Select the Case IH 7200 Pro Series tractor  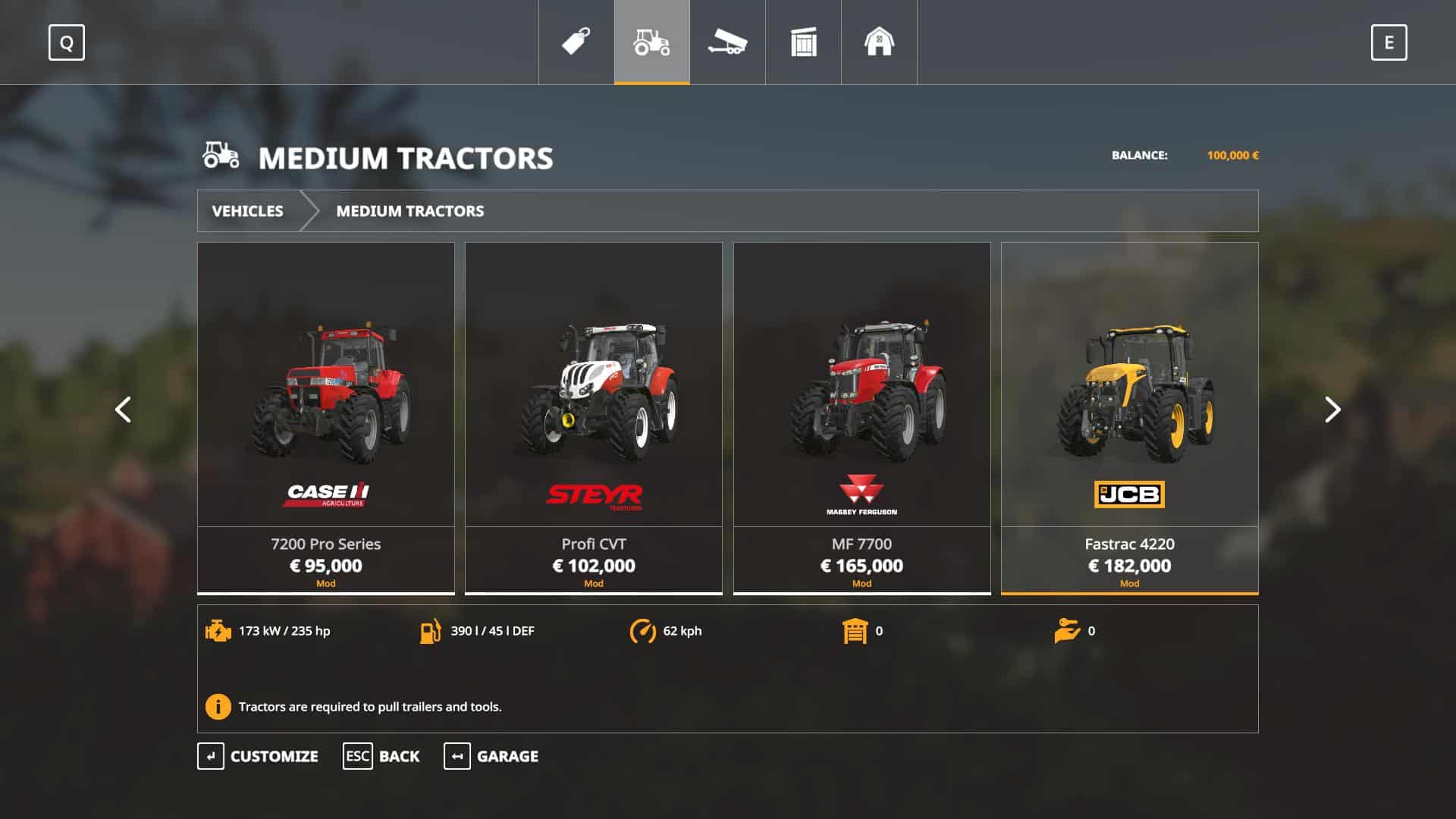pos(326,417)
